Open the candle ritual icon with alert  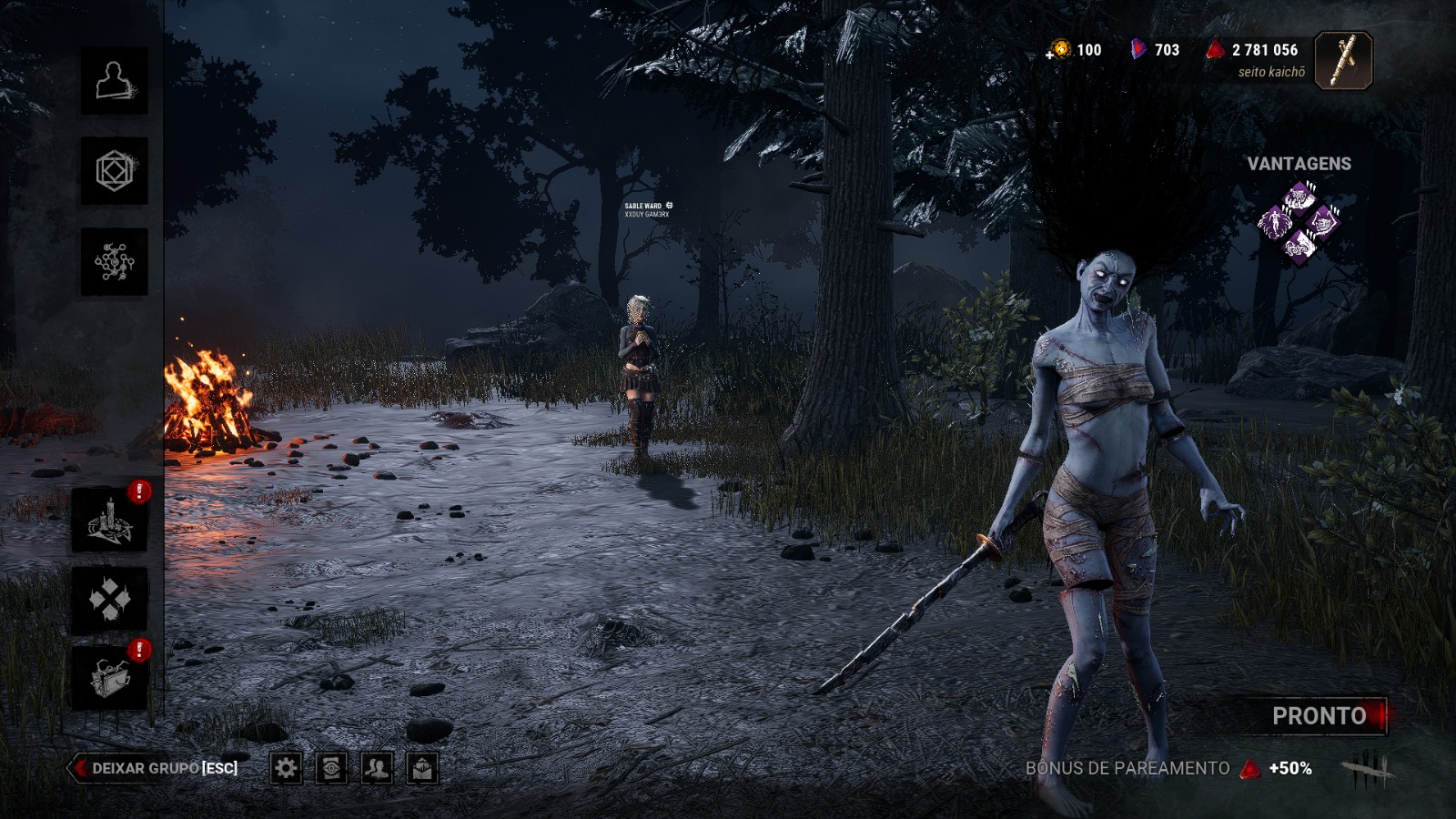pos(110,521)
